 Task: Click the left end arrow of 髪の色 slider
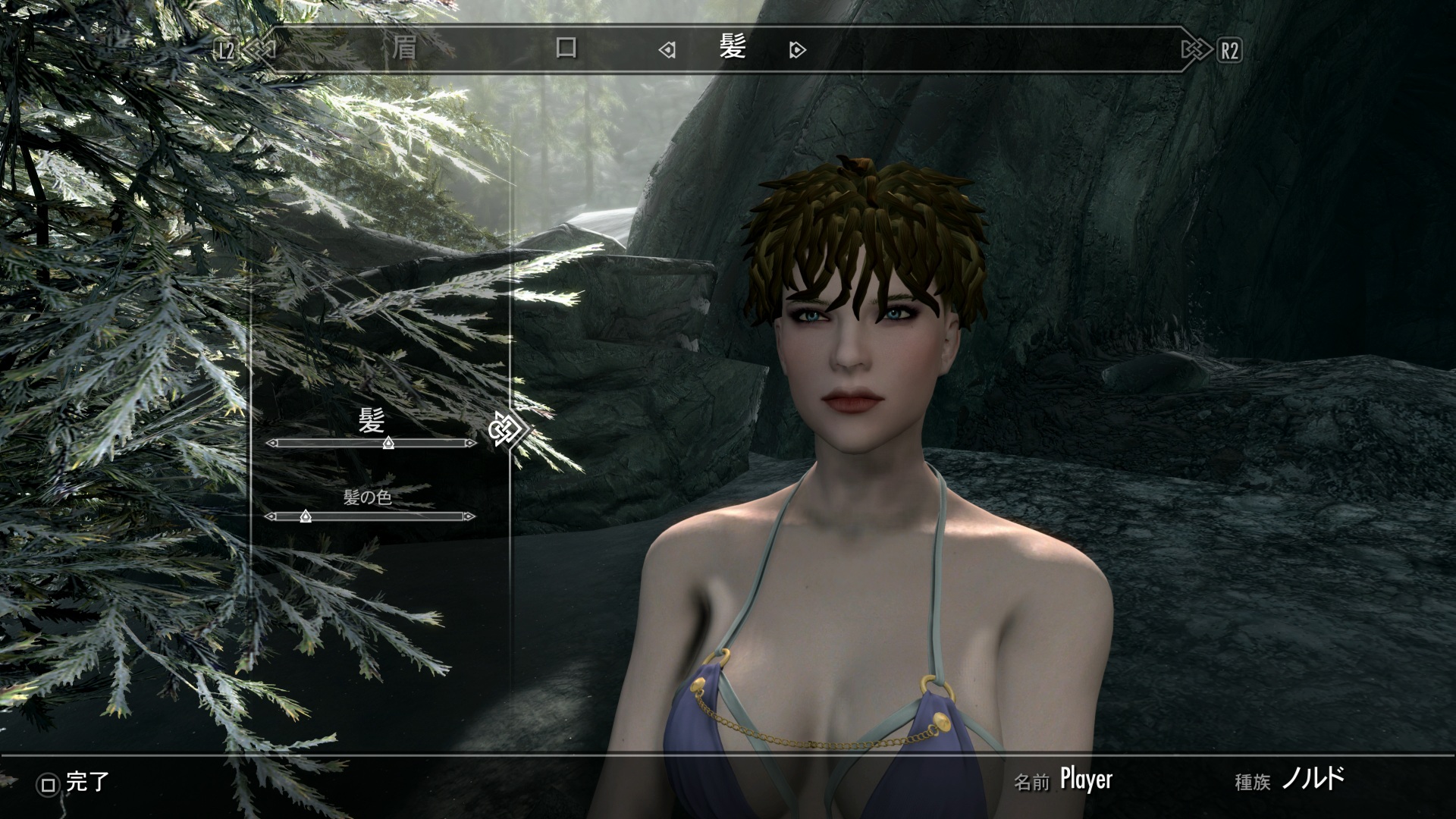pos(270,516)
